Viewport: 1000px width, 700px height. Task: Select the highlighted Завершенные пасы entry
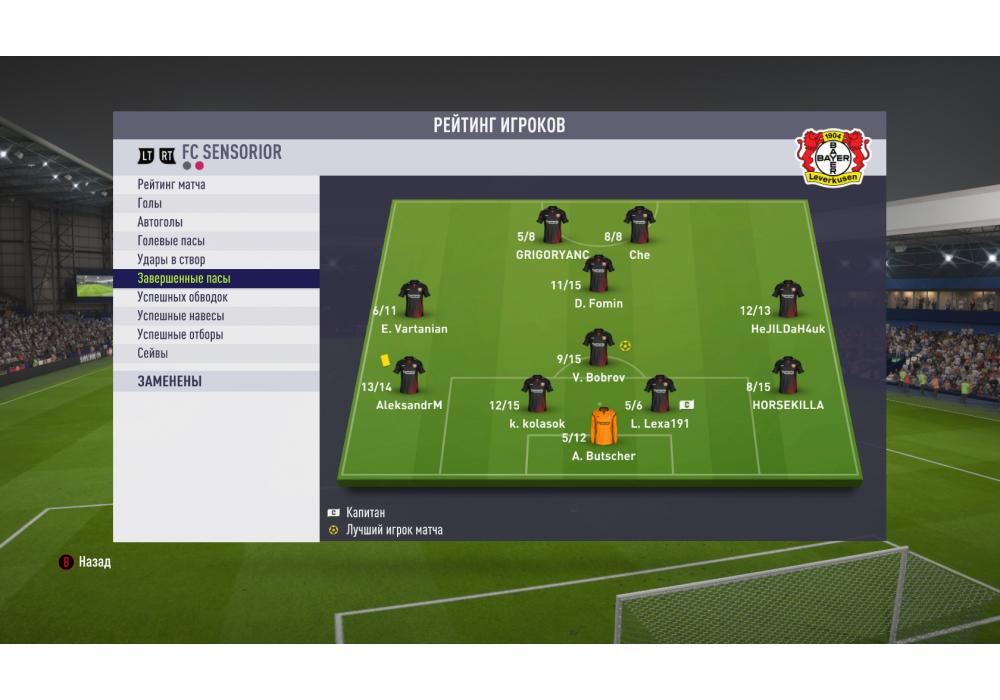click(184, 279)
